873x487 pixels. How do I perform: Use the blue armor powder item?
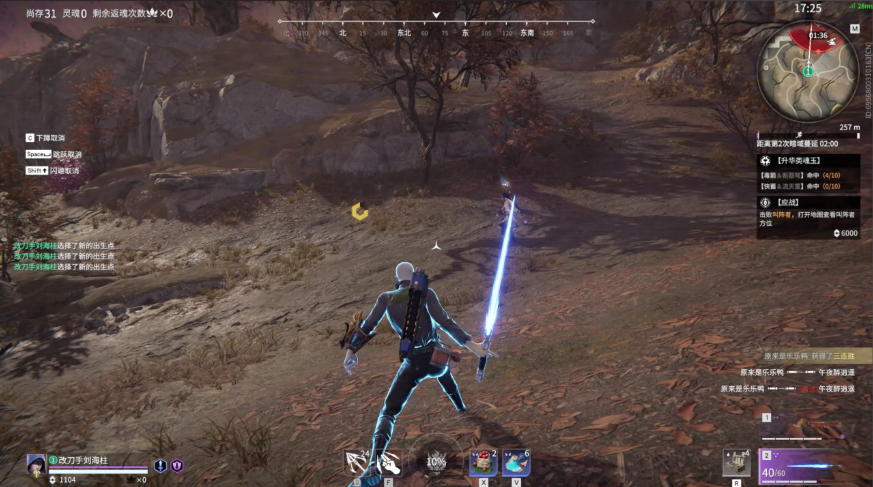[x=516, y=462]
